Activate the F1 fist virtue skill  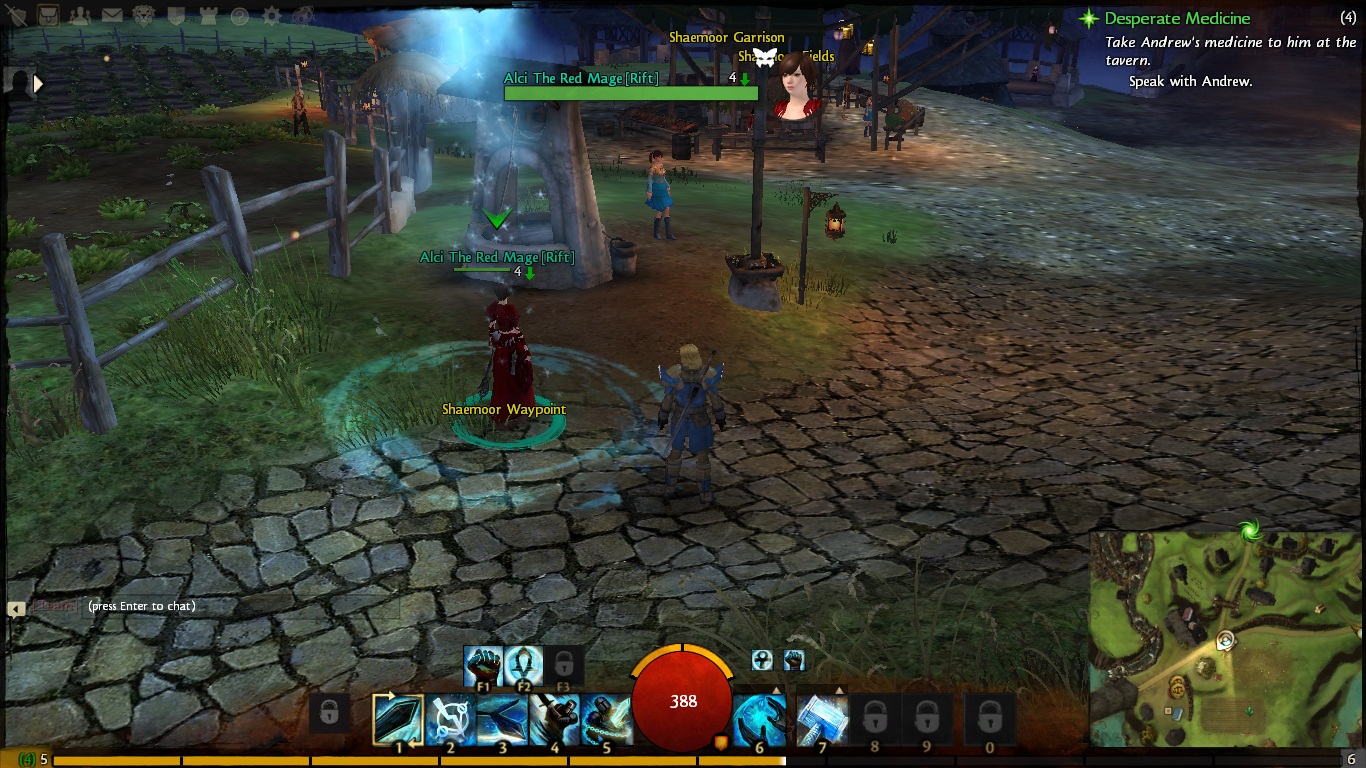(483, 665)
